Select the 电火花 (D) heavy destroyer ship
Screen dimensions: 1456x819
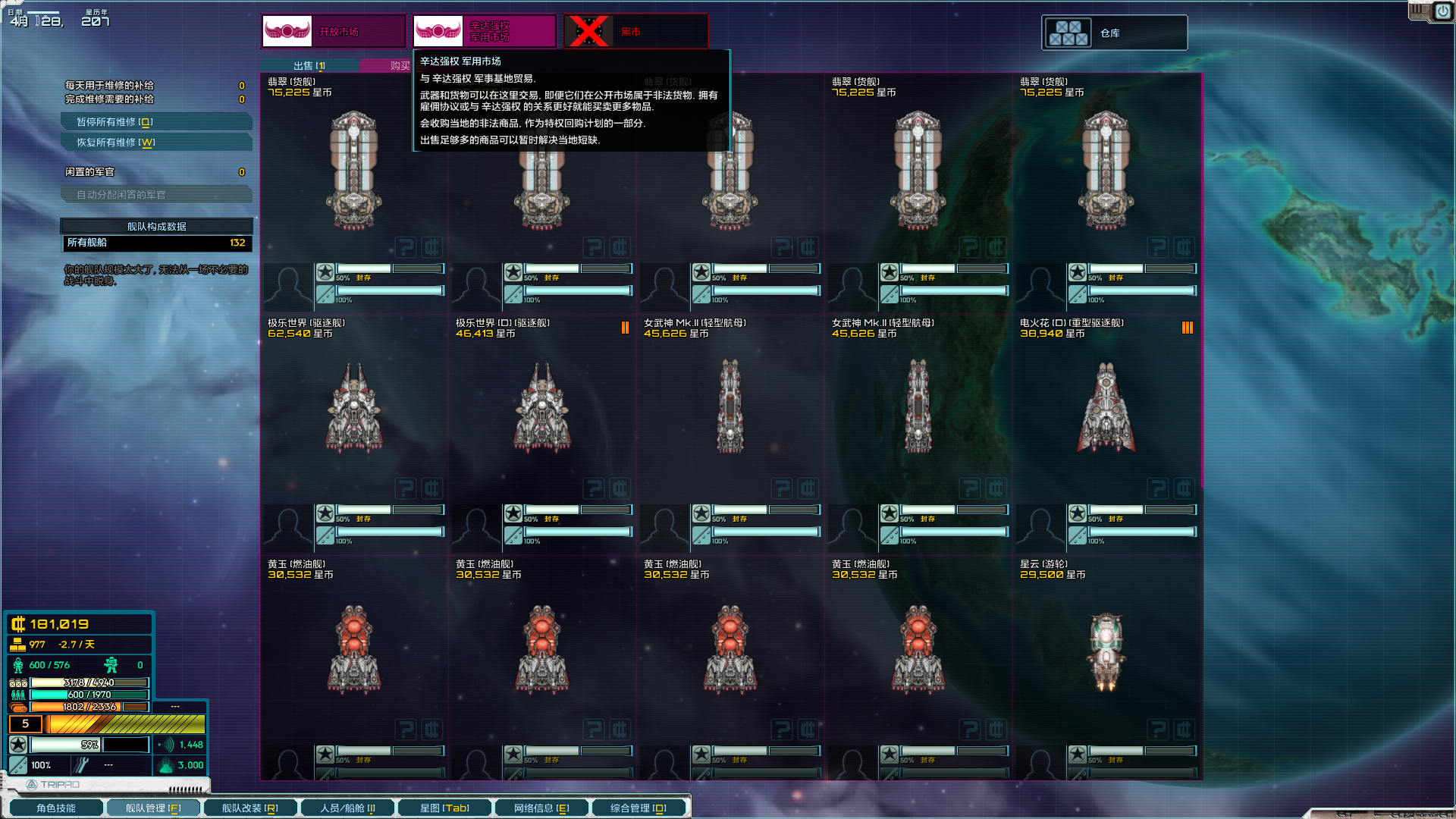click(1106, 408)
